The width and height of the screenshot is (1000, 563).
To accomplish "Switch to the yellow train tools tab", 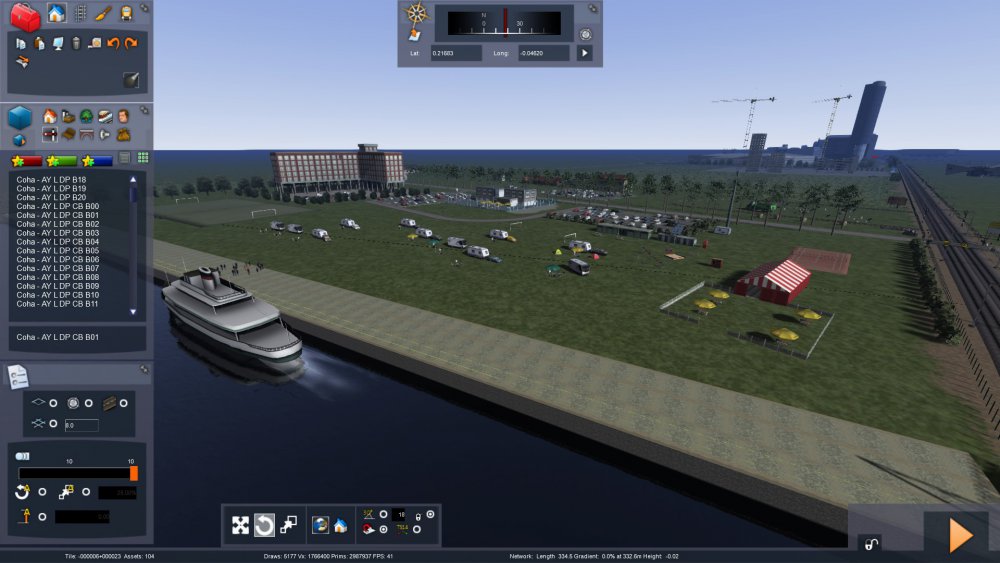I will (x=126, y=14).
